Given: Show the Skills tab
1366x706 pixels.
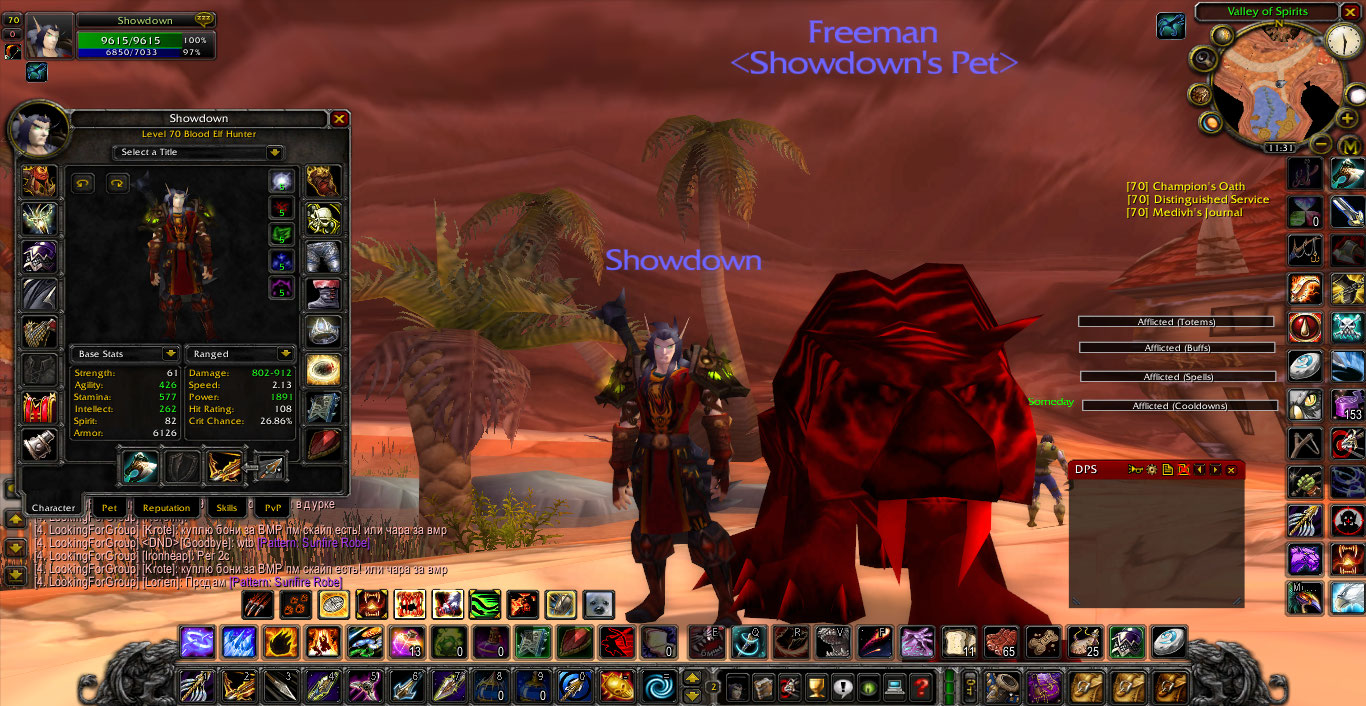Looking at the screenshot, I should 227,508.
